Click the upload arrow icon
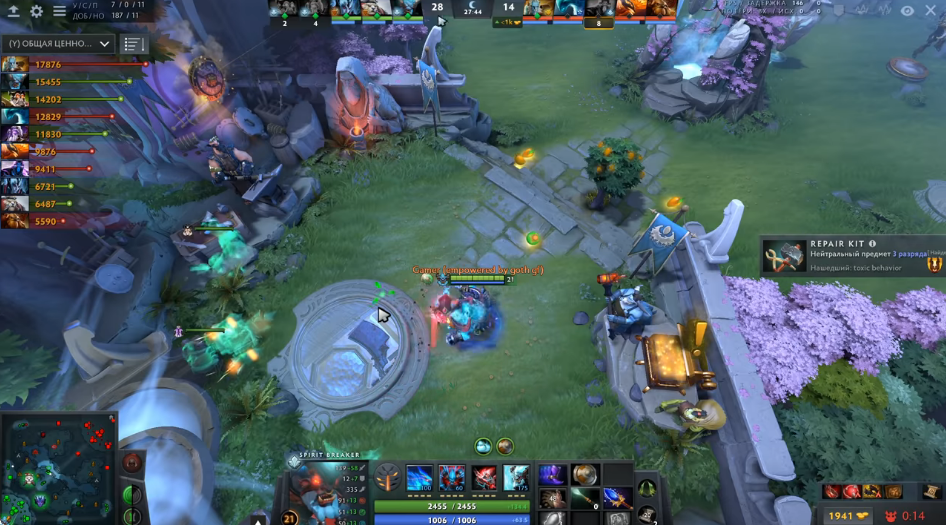Viewport: 946px width, 525px height. [x=14, y=11]
